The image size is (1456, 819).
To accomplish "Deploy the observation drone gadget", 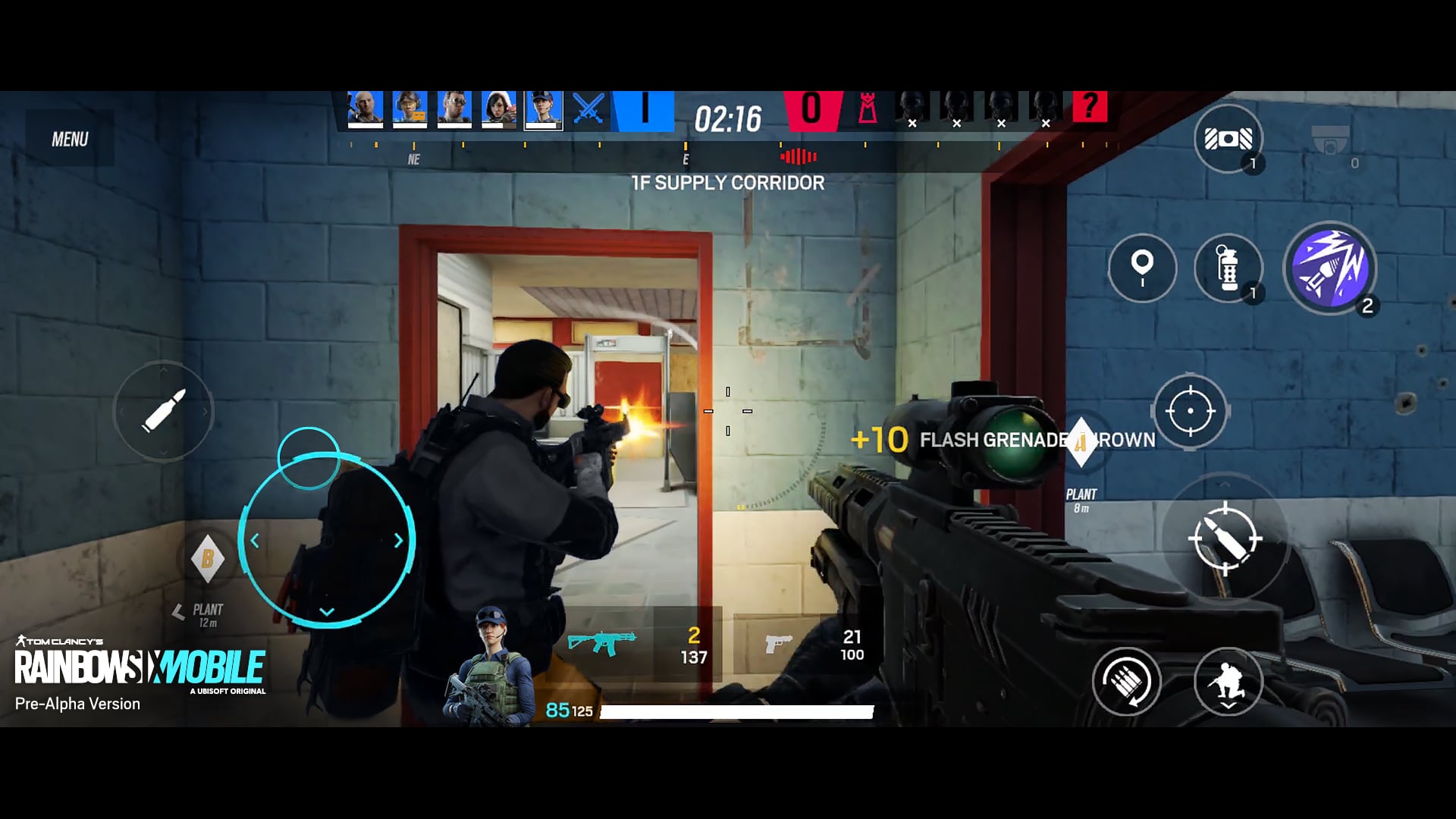I will click(1228, 138).
